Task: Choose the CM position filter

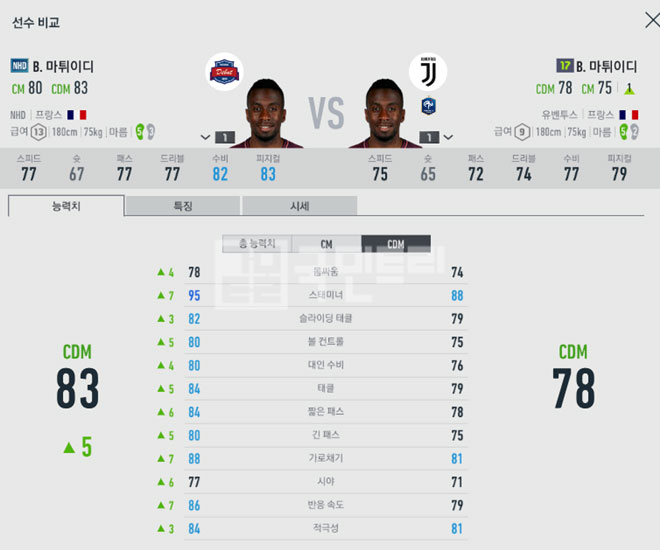Action: (x=326, y=244)
